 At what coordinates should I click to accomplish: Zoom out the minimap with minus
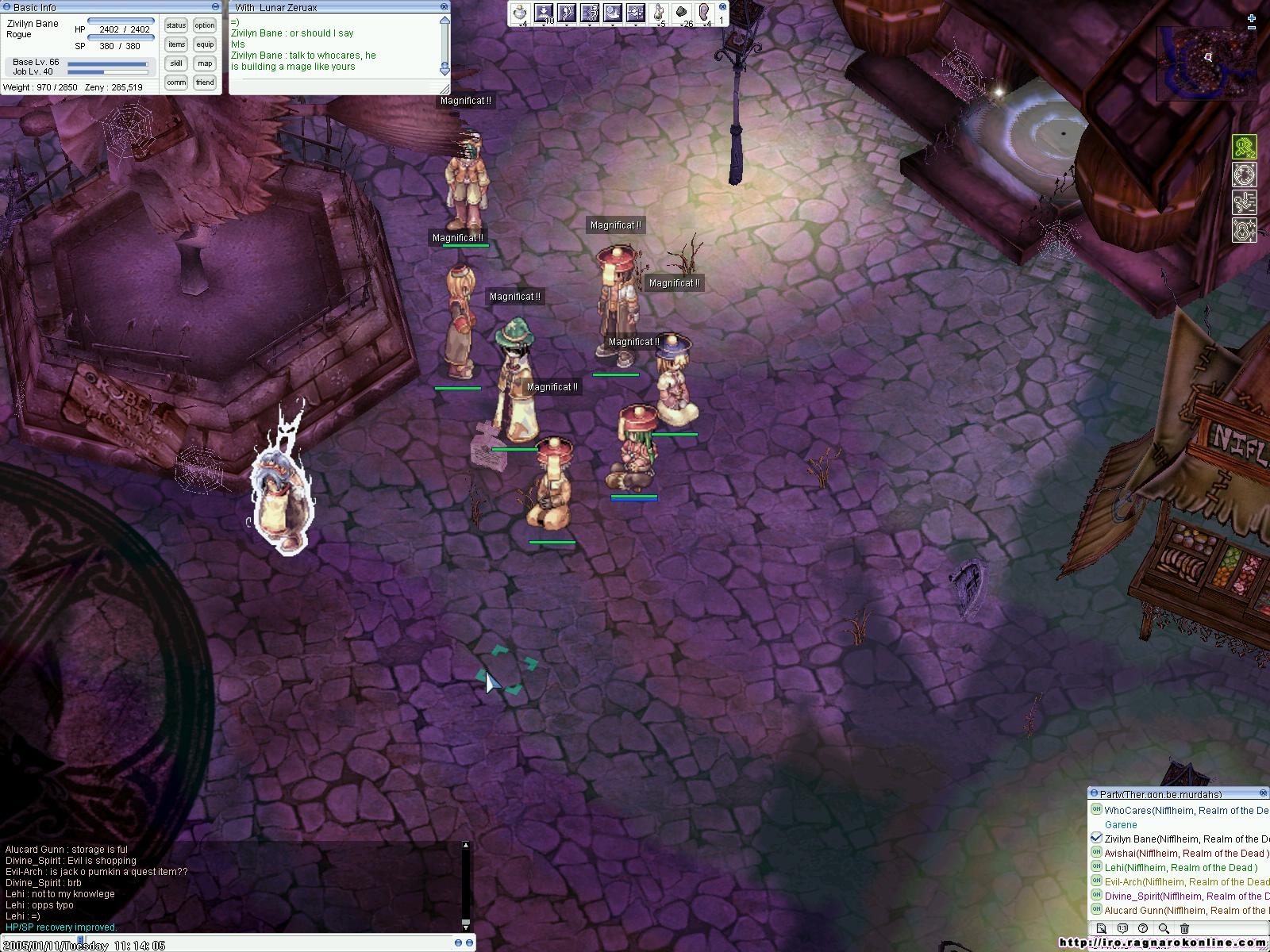point(1252,29)
